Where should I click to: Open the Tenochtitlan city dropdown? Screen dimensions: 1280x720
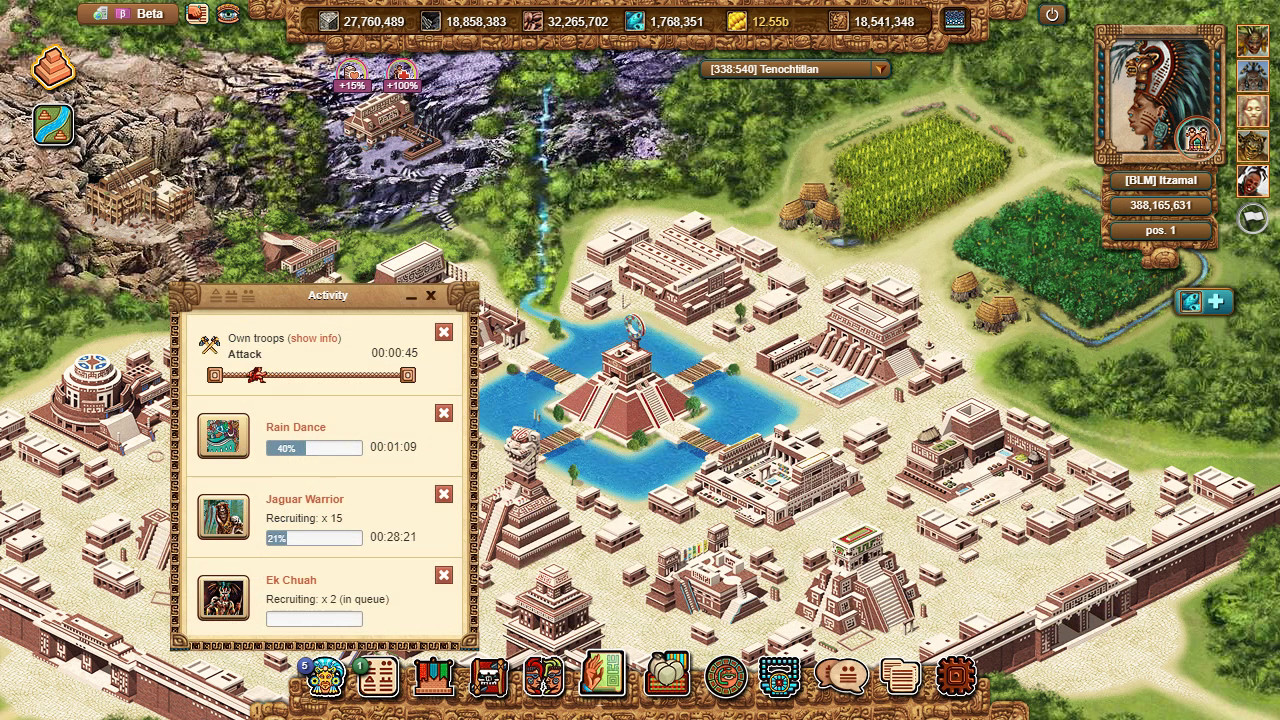(880, 70)
